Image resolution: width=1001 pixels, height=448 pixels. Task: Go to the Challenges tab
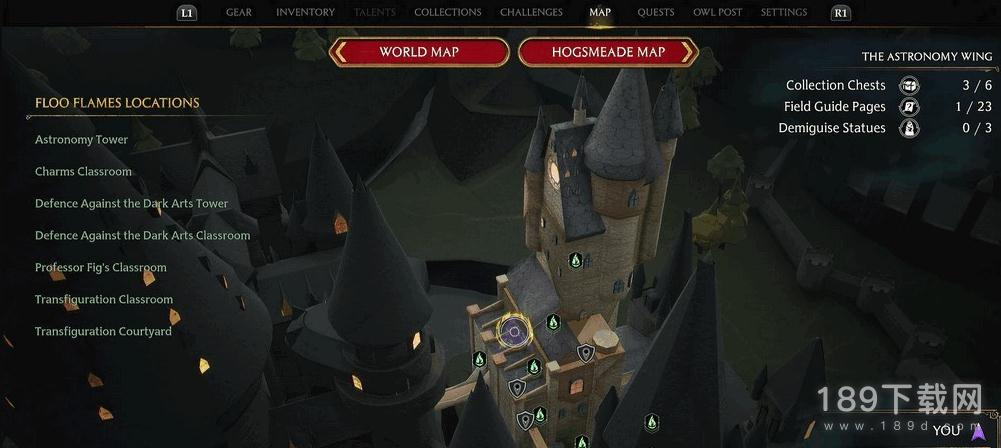coord(531,13)
